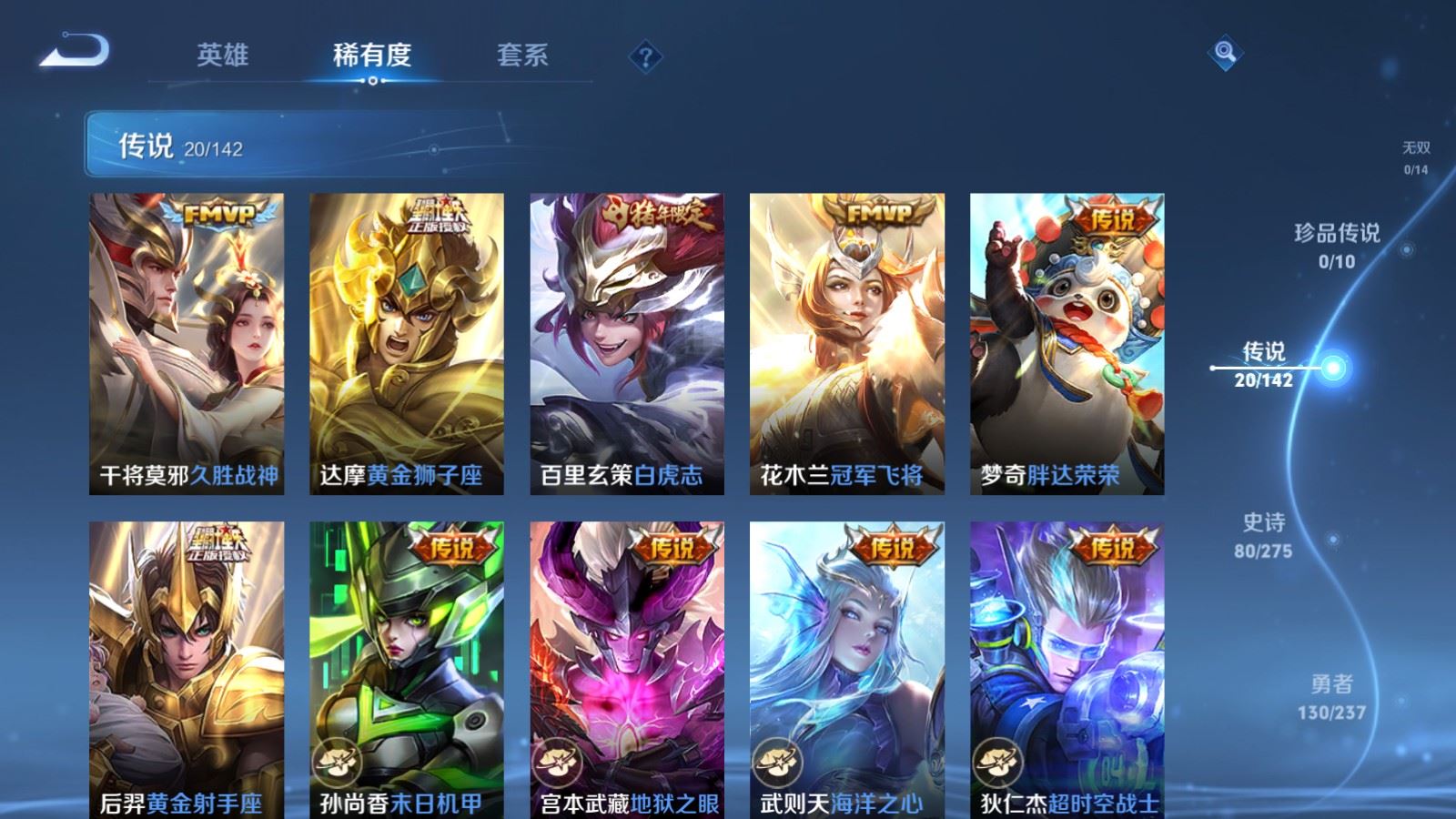Select the 梦奇胖达荣荣 skin thumbnail

click(x=1071, y=341)
